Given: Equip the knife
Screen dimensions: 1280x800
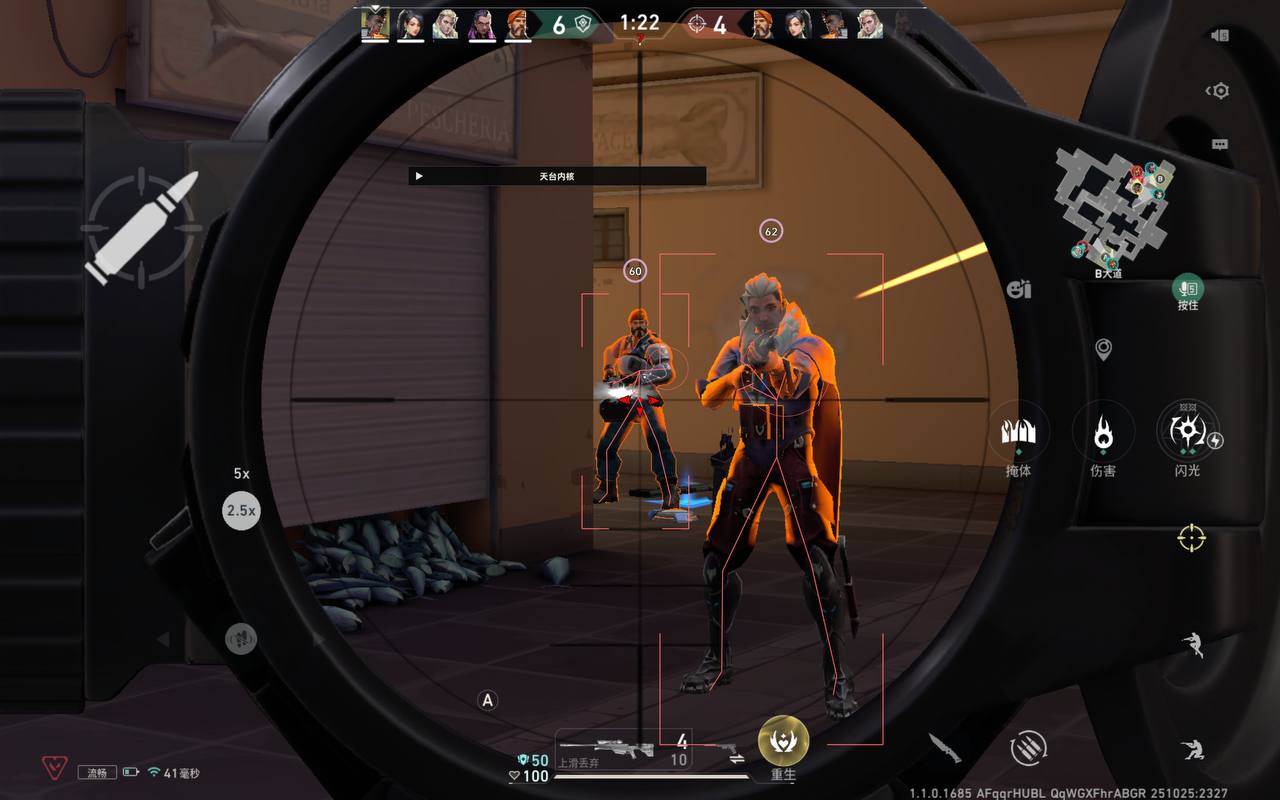Looking at the screenshot, I should click(944, 747).
